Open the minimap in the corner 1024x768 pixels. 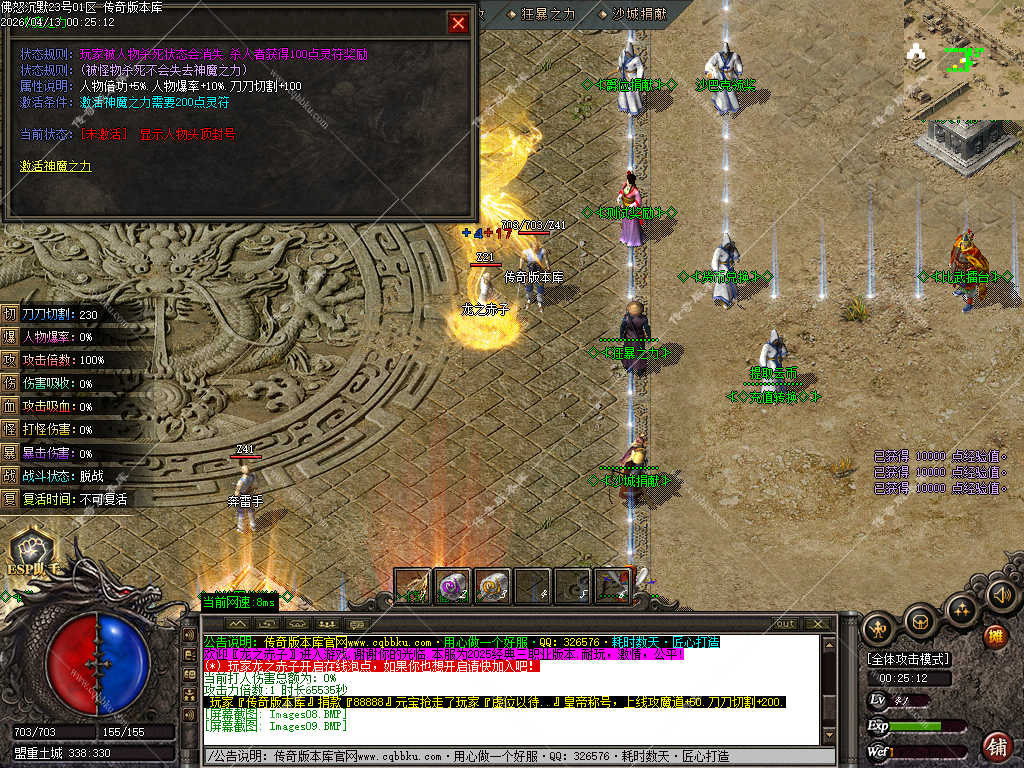962,58
